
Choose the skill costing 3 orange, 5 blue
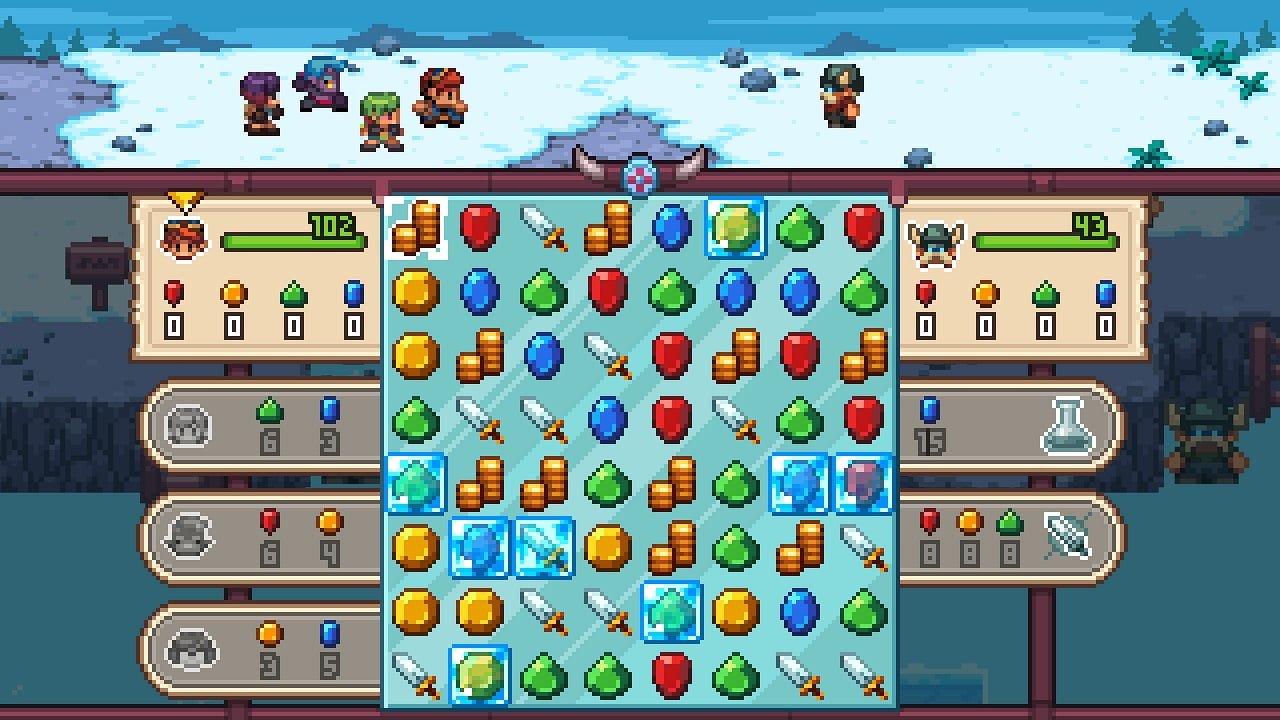(262, 648)
